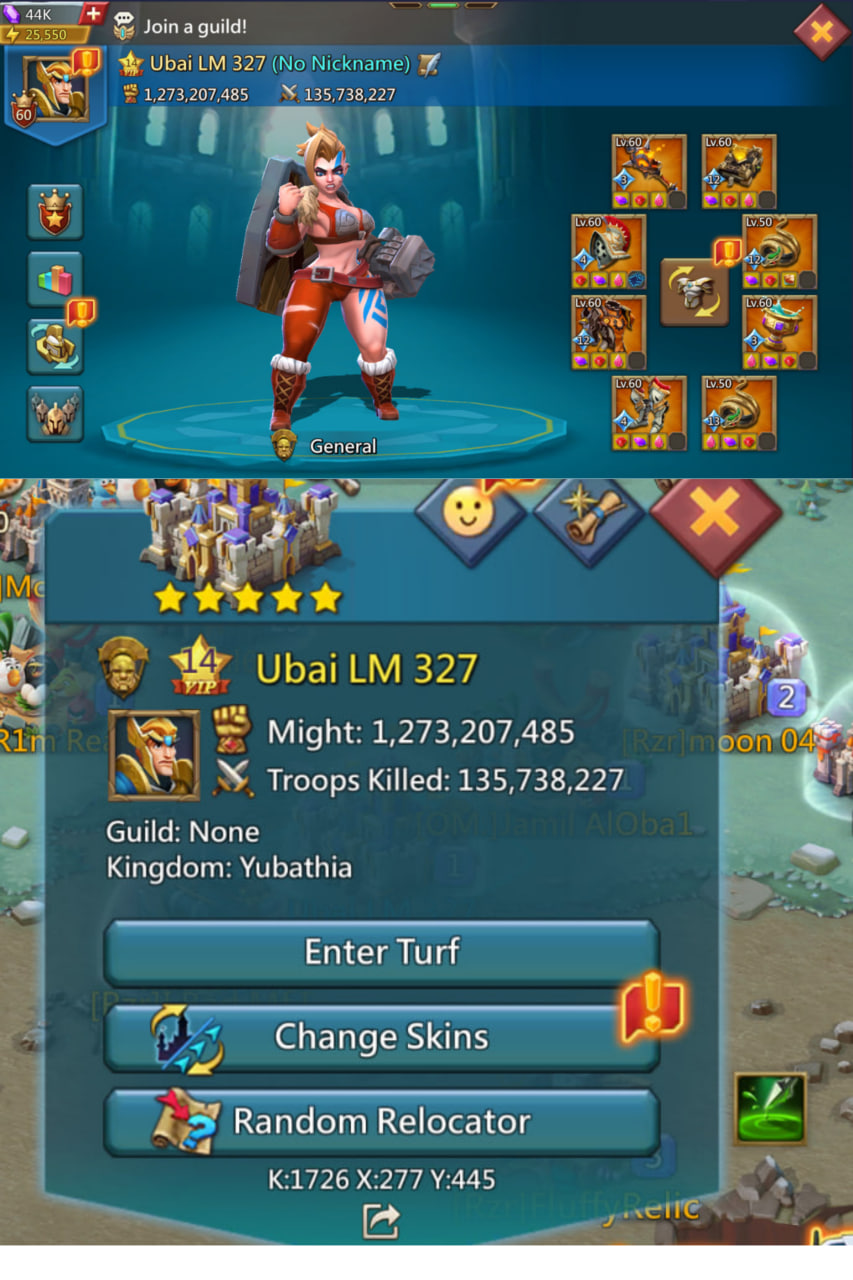The width and height of the screenshot is (853, 1280).
Task: Open the Change Skins option
Action: [x=381, y=1037]
